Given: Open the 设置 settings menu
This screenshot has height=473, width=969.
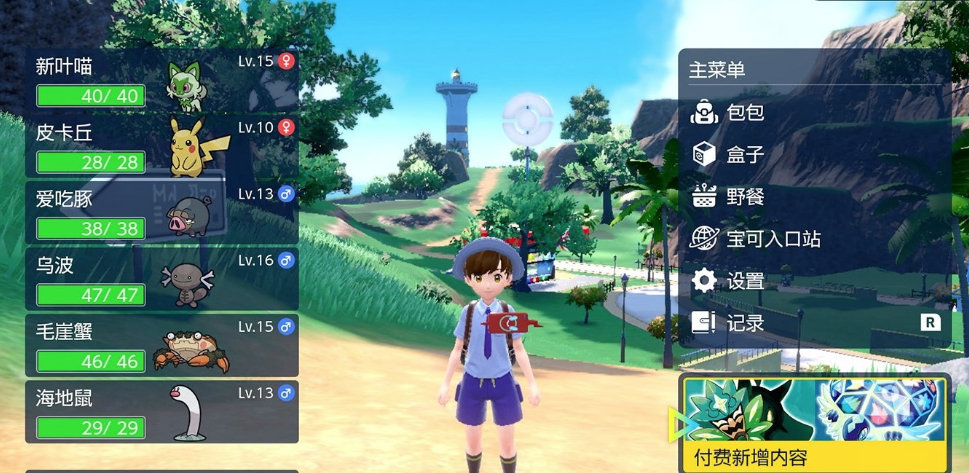Looking at the screenshot, I should (745, 281).
